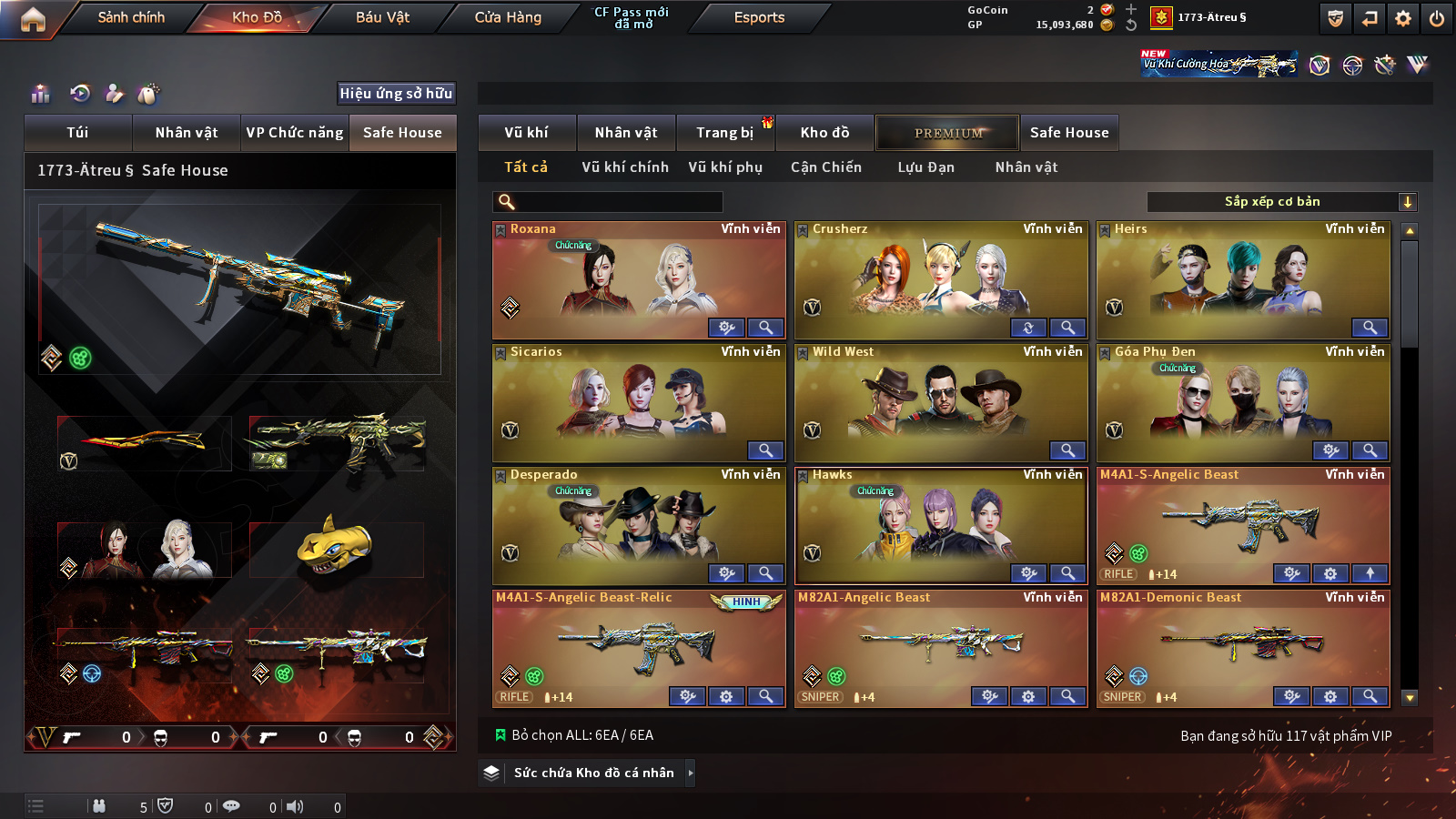The height and width of the screenshot is (819, 1456).
Task: Open the Cửa Hàng shop
Action: (508, 17)
